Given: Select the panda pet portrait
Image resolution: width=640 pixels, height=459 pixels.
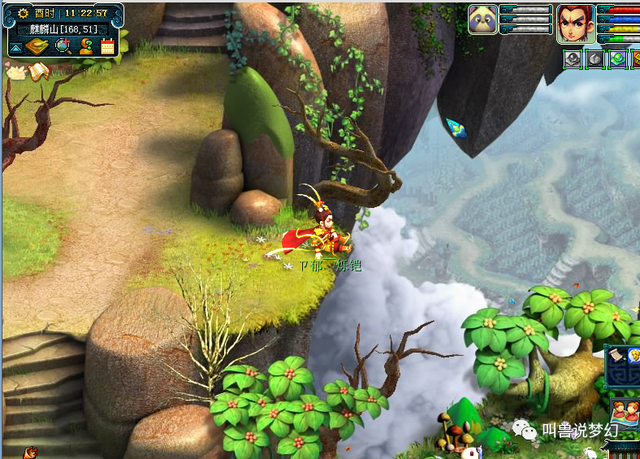Looking at the screenshot, I should tap(483, 19).
